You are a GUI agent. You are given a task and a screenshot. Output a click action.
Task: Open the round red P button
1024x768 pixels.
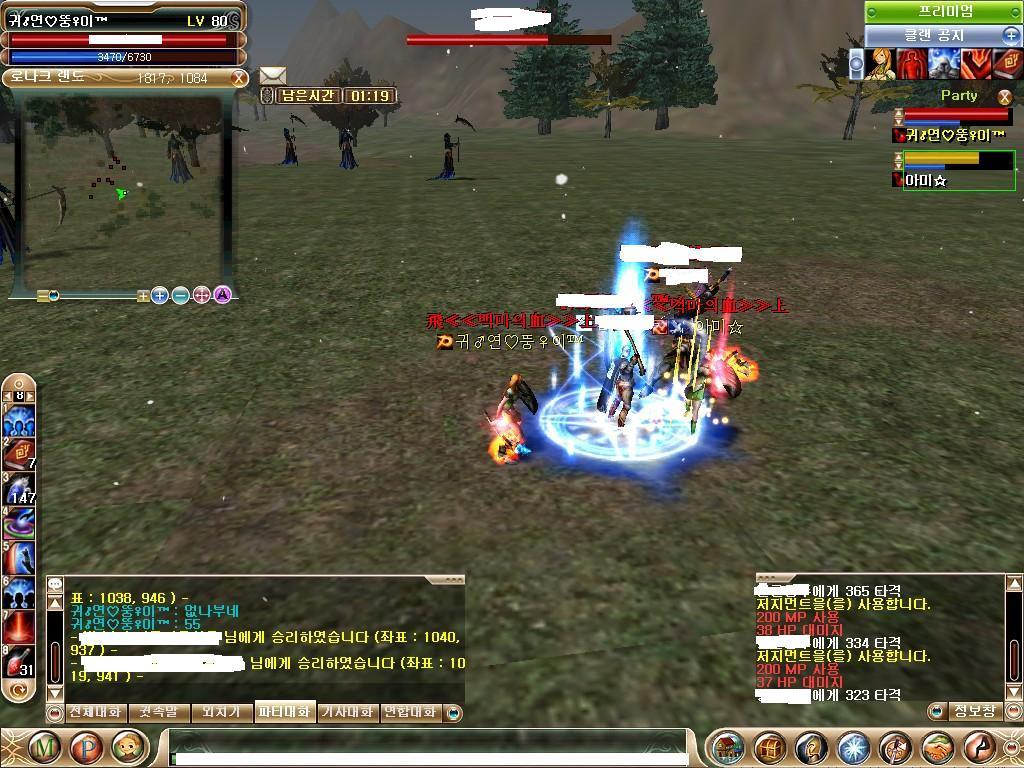pos(86,747)
